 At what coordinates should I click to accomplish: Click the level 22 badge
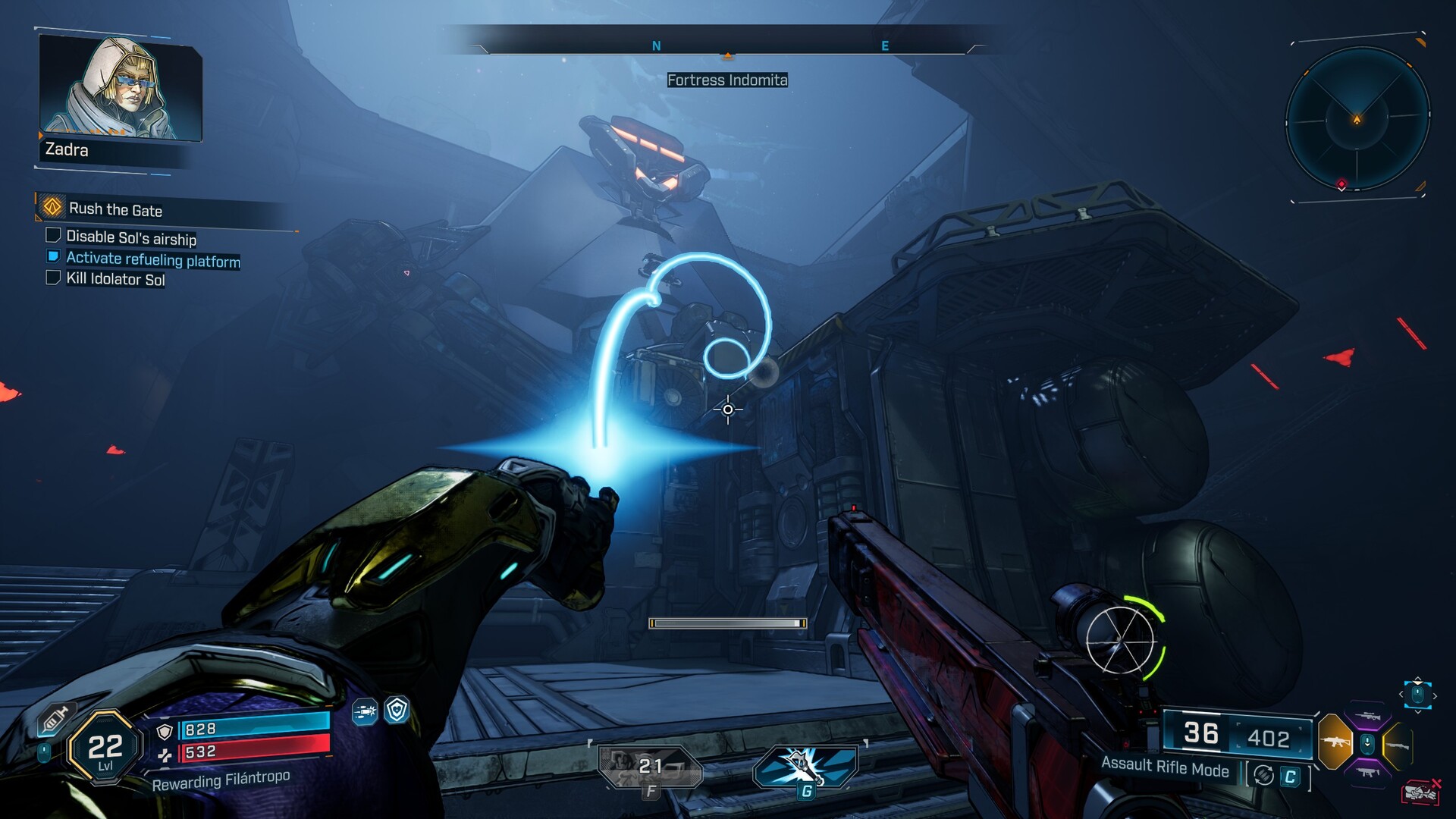(105, 748)
